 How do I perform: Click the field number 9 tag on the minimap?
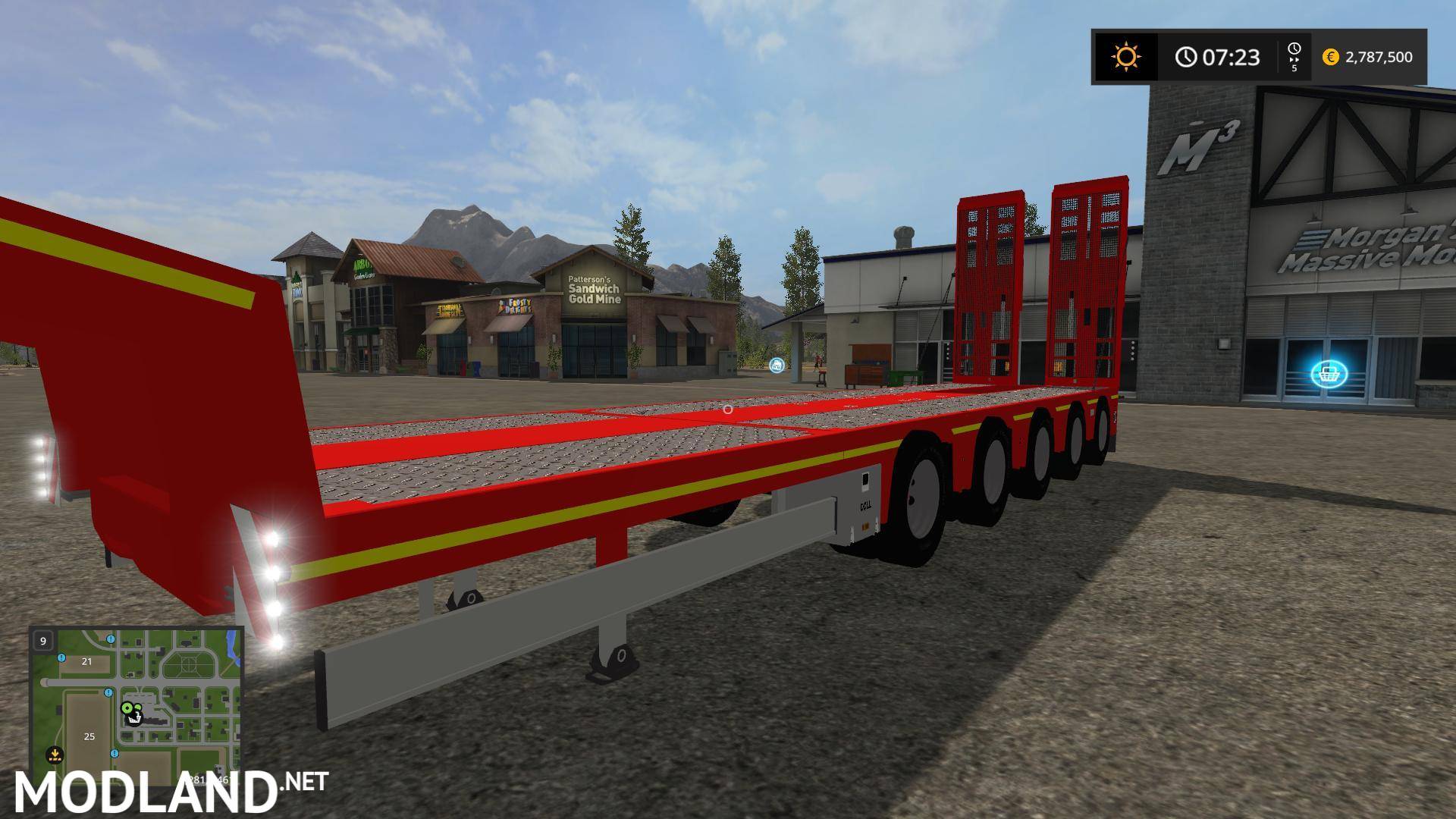pyautogui.click(x=42, y=641)
